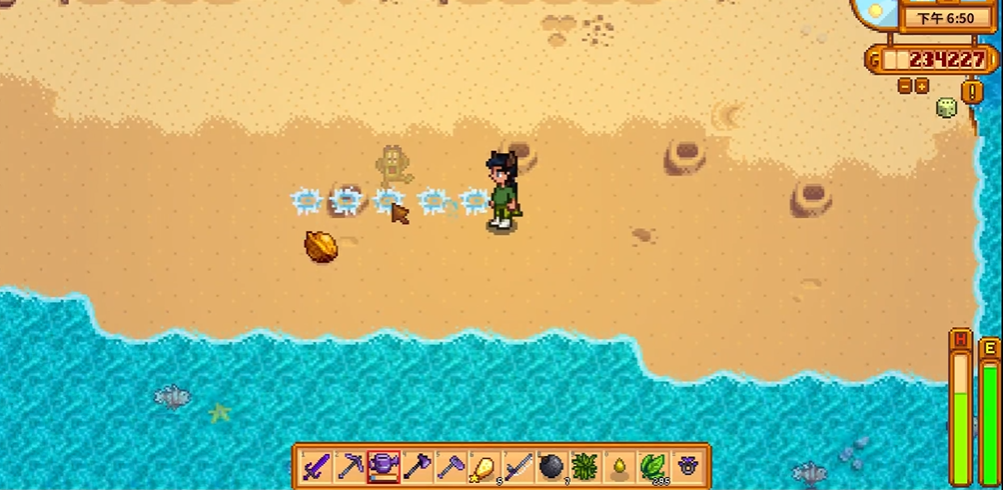Viewport: 1003px width, 490px height.
Task: Open the journal exclamation mark icon
Action: coord(972,91)
